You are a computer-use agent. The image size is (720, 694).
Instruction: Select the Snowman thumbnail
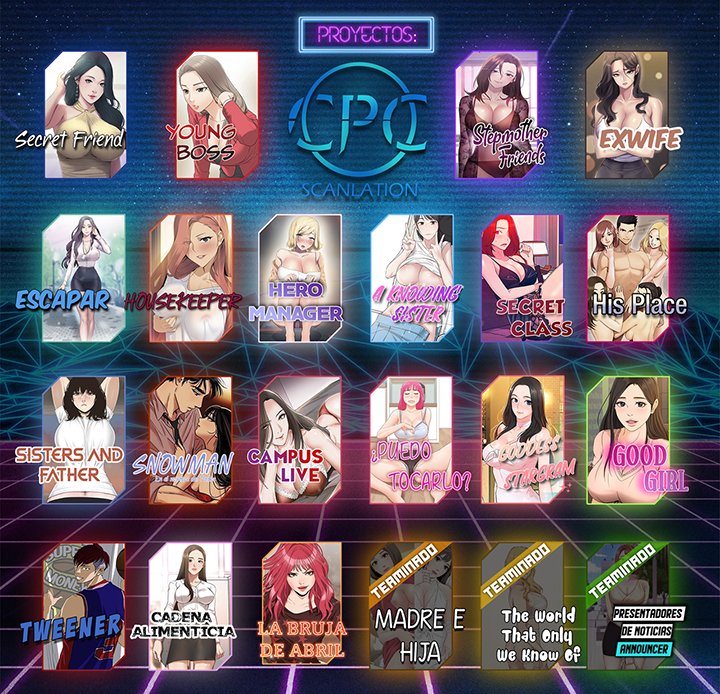pyautogui.click(x=189, y=440)
